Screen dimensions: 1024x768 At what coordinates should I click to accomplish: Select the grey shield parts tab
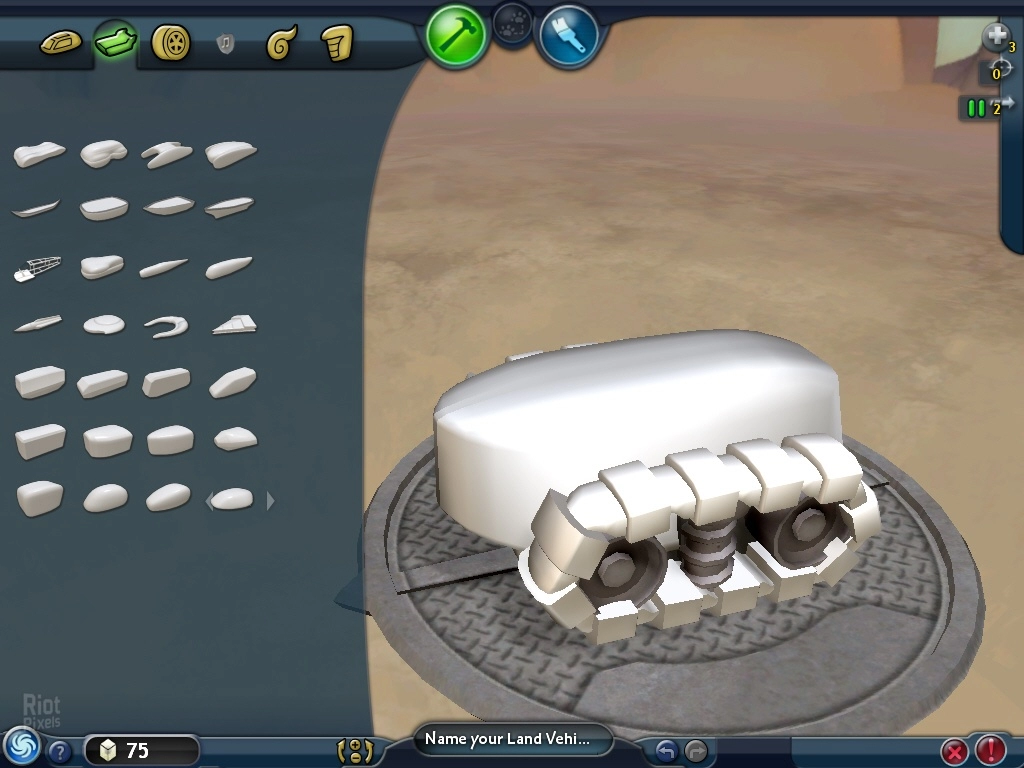(226, 44)
